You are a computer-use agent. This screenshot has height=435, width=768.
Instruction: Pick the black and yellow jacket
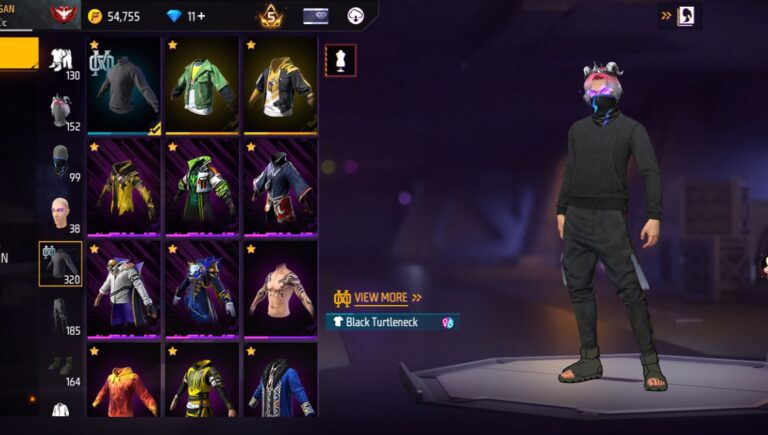[279, 84]
